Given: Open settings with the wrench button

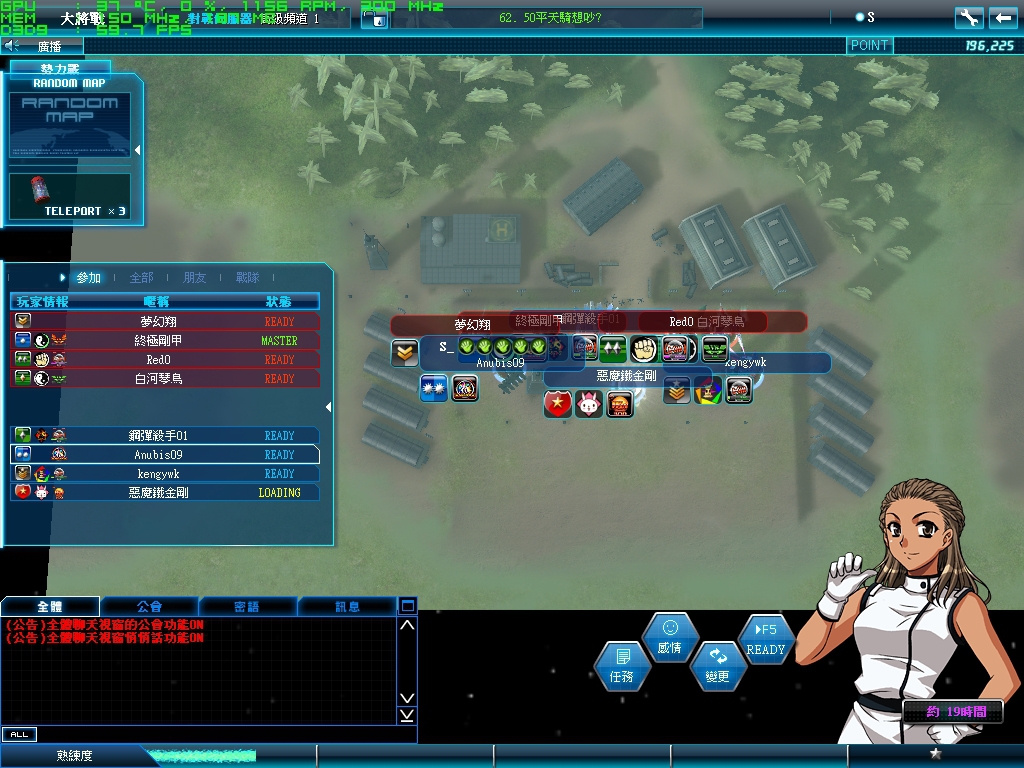Looking at the screenshot, I should 969,17.
